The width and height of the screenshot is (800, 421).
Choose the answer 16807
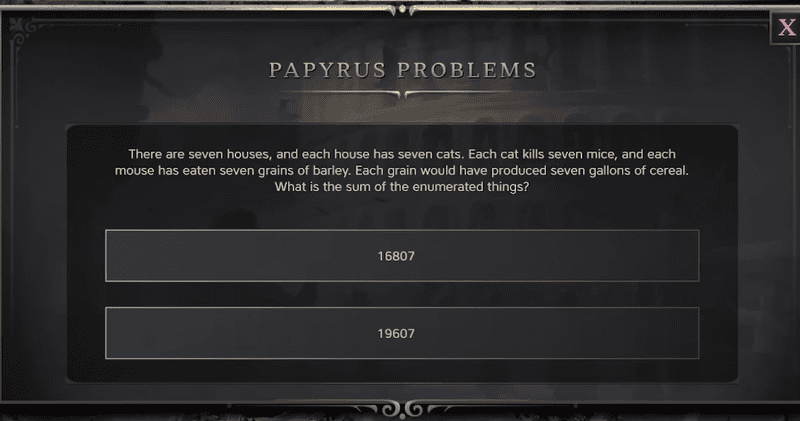point(401,256)
